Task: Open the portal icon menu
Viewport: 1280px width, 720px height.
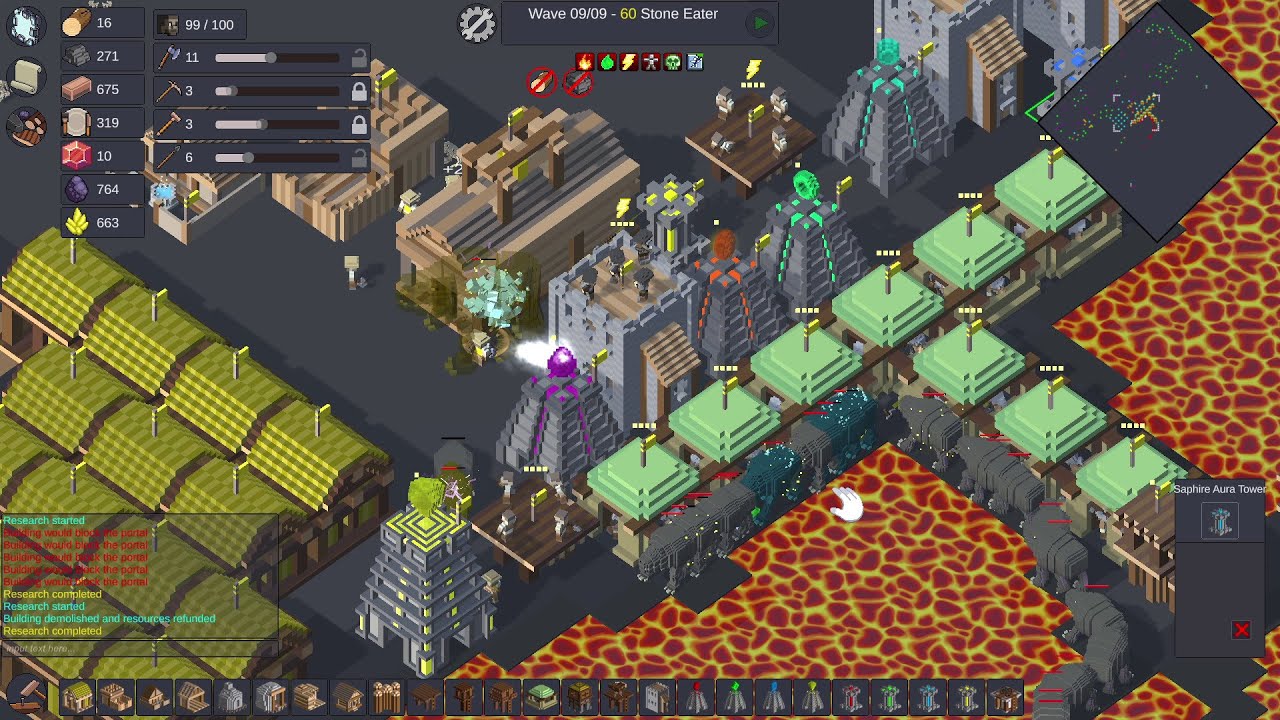Action: pyautogui.click(x=26, y=26)
